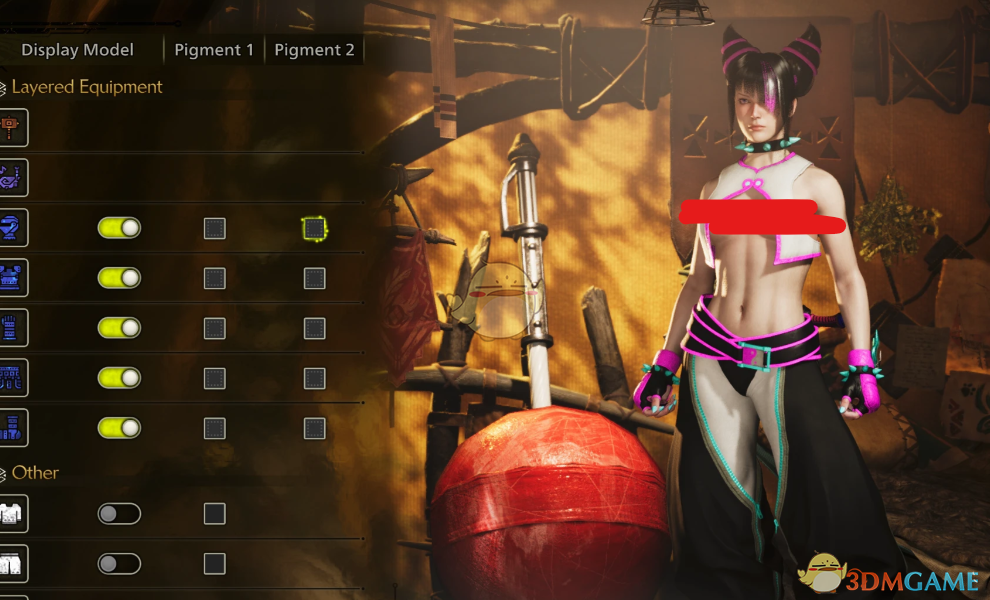Toggle the head armor display model switch
Viewport: 990px width, 600px height.
point(119,228)
